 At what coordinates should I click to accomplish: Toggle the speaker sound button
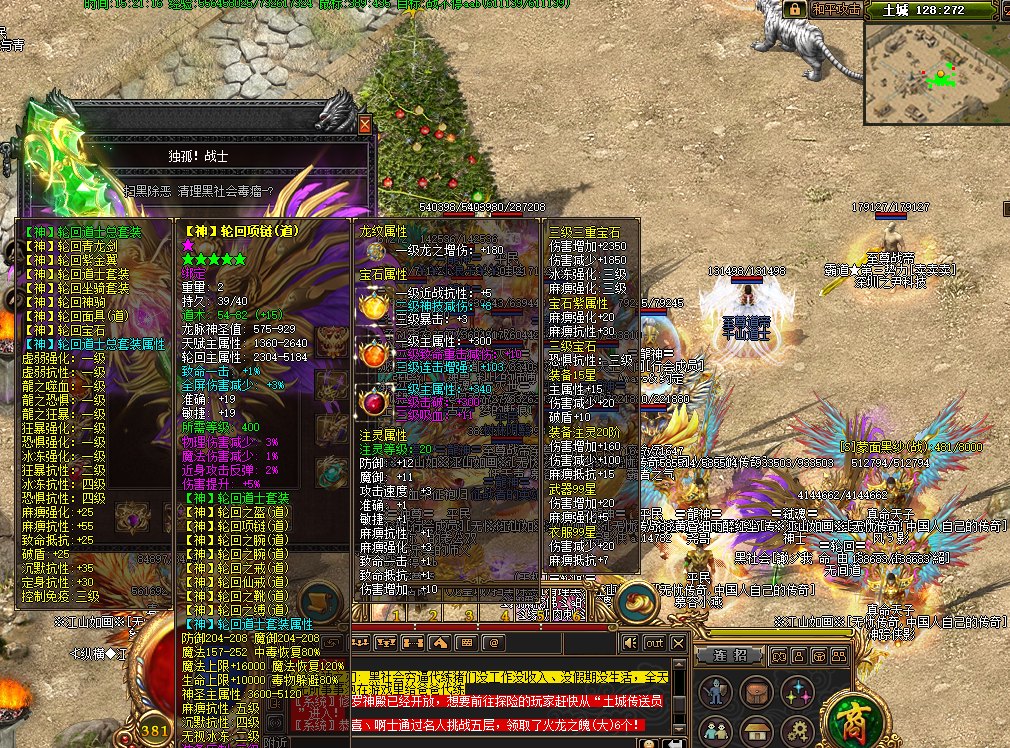point(630,642)
